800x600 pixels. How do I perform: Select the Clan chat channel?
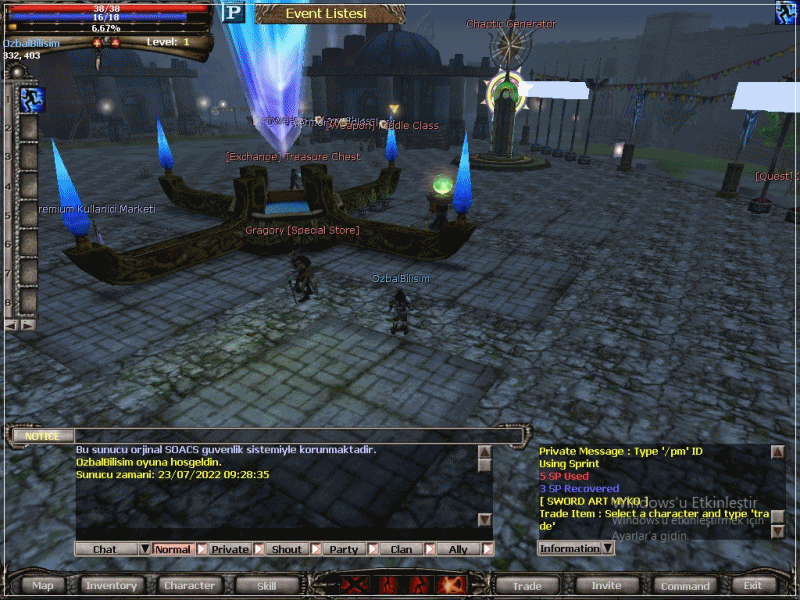(x=401, y=549)
